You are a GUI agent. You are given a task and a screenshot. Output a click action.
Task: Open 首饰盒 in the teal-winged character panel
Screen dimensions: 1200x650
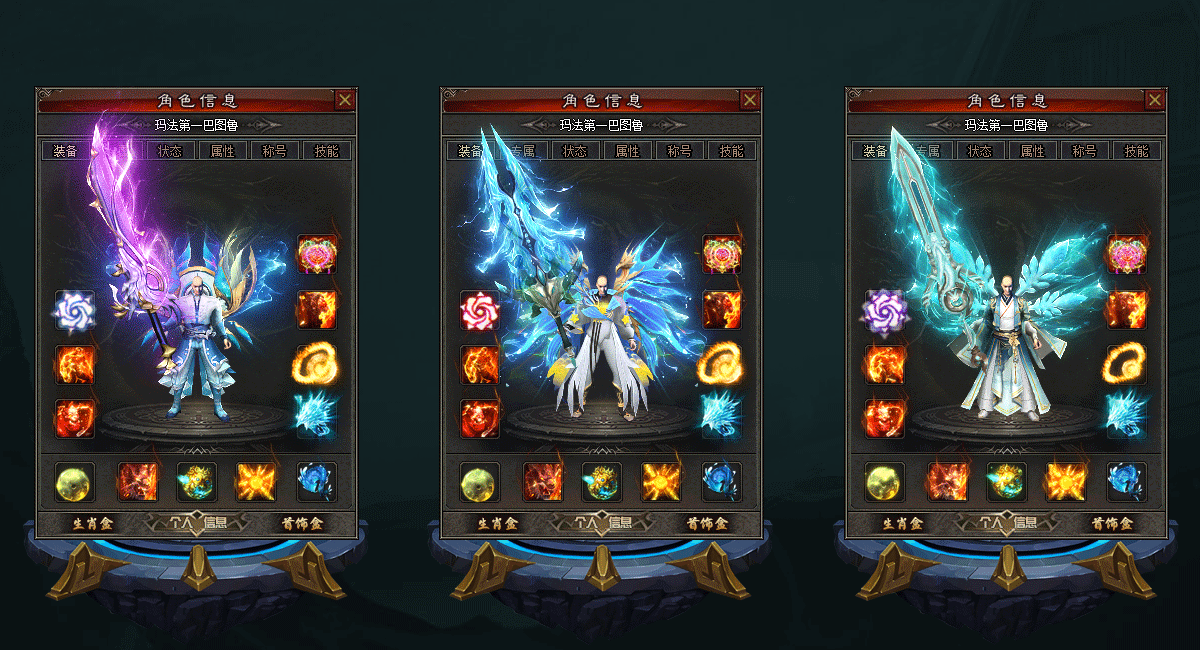[1112, 523]
